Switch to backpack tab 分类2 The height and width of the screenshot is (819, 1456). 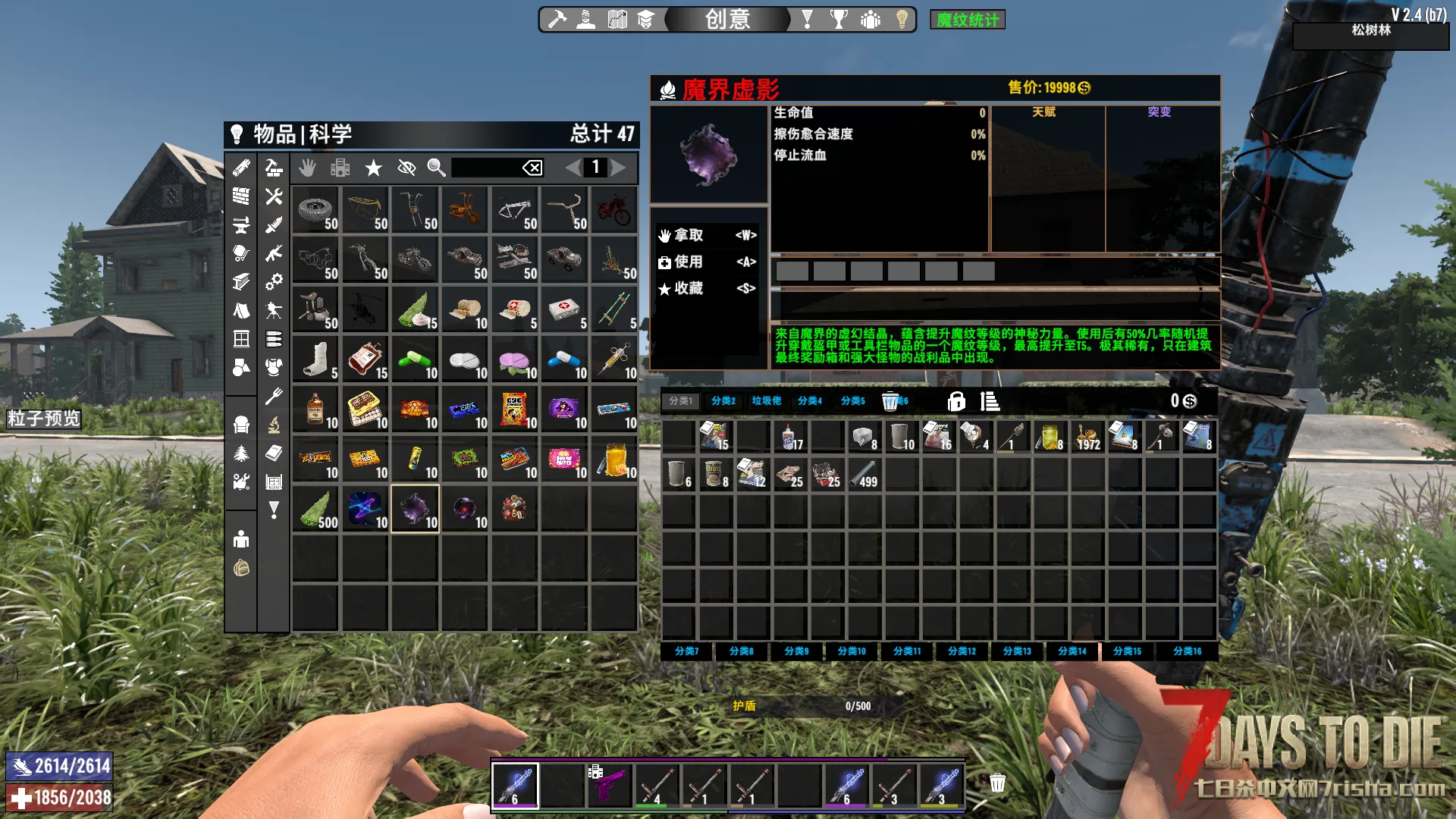coord(723,400)
